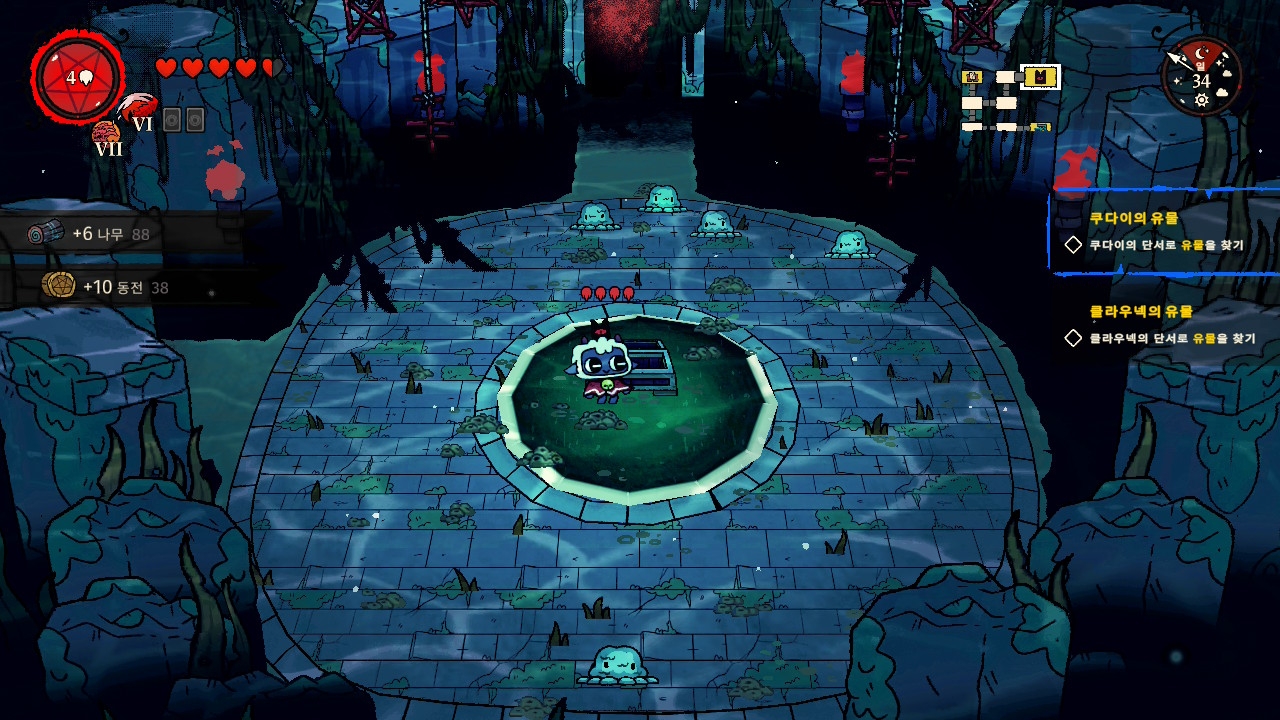
Task: Click the red pentagram fervor gauge
Action: pos(78,77)
